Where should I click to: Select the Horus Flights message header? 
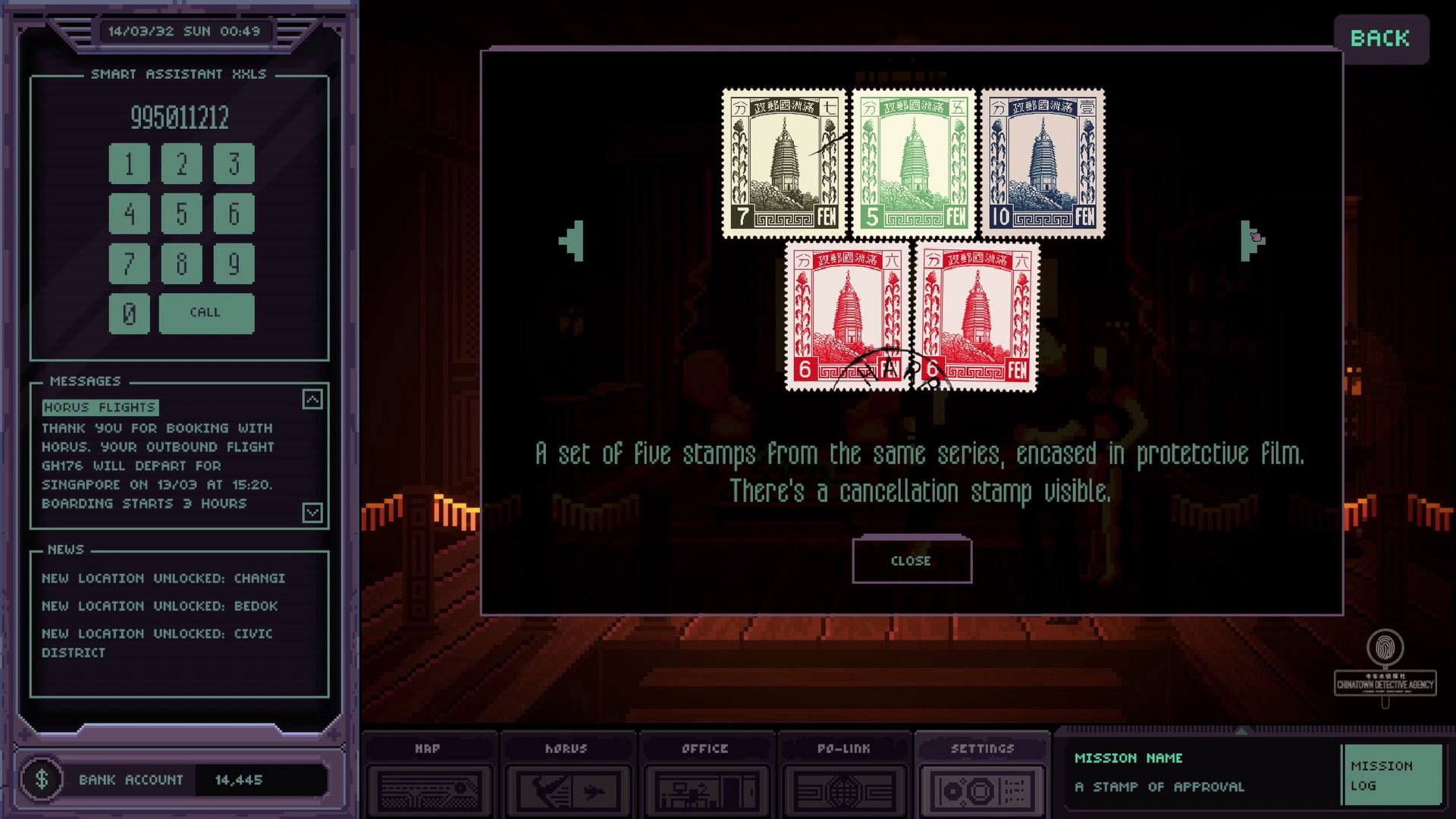tap(100, 407)
